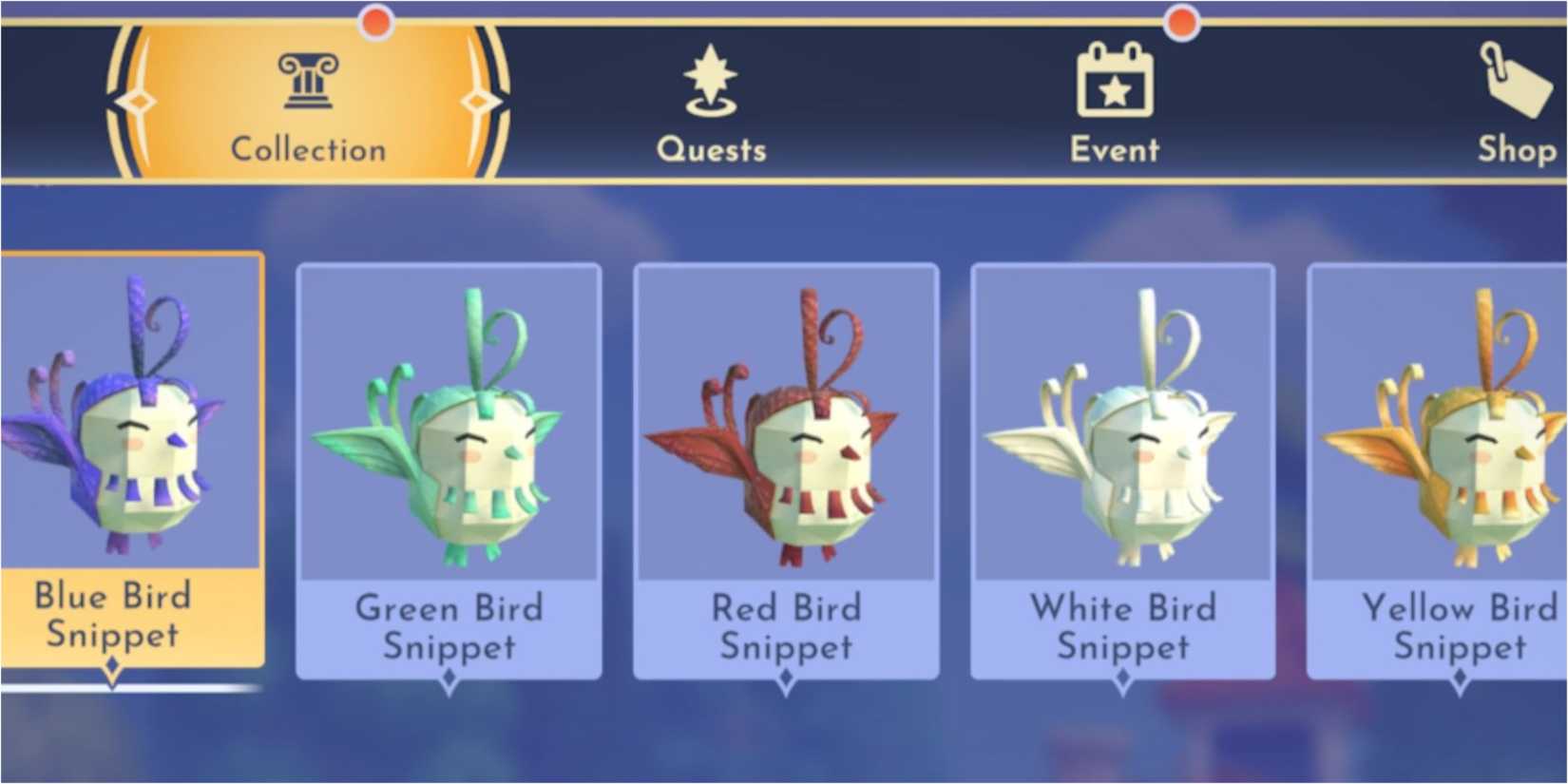Screen dimensions: 1568x784
Task: Switch to the Event tab
Action: point(1115,149)
